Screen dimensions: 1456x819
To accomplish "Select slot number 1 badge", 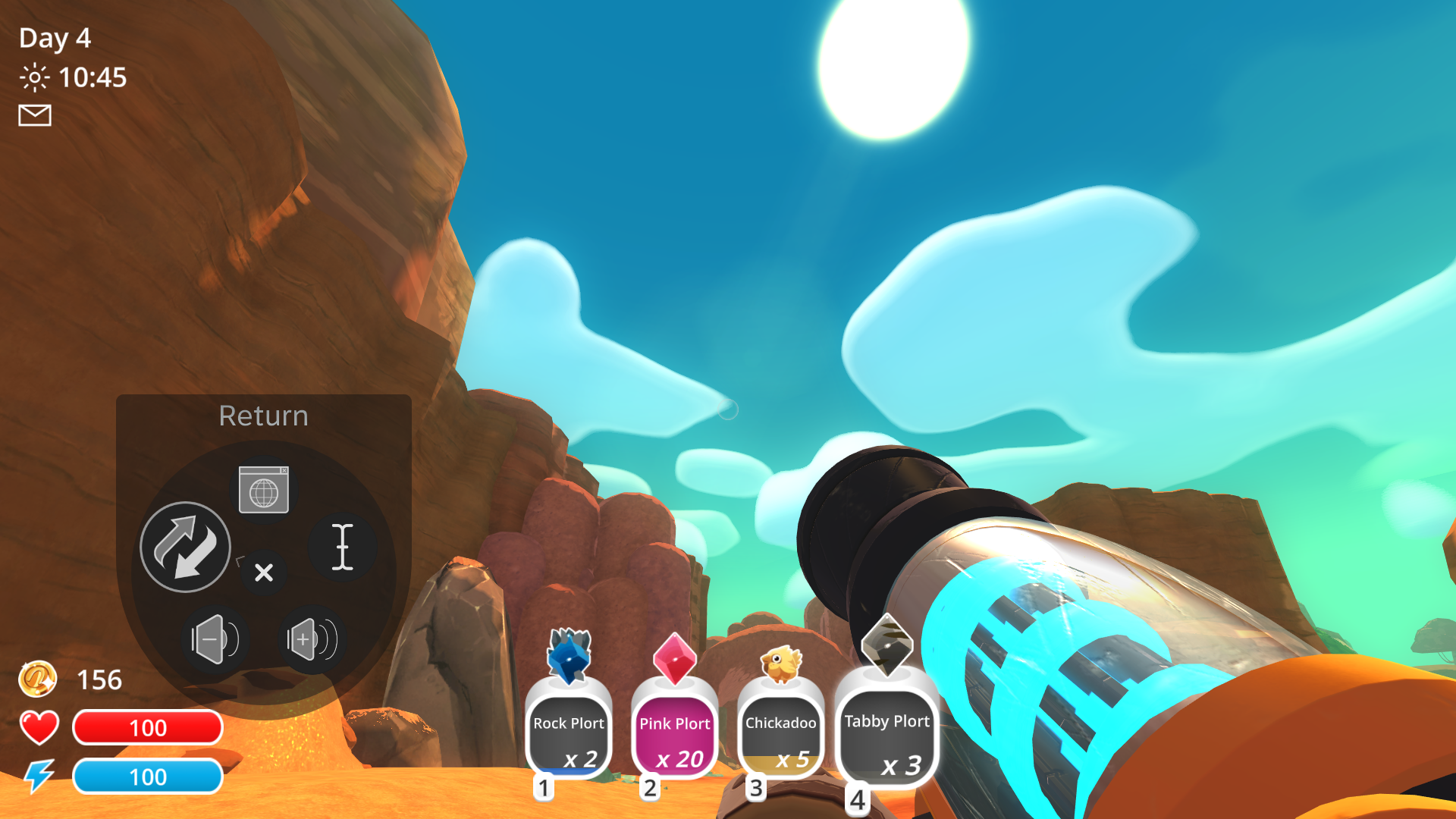I will pos(543,789).
